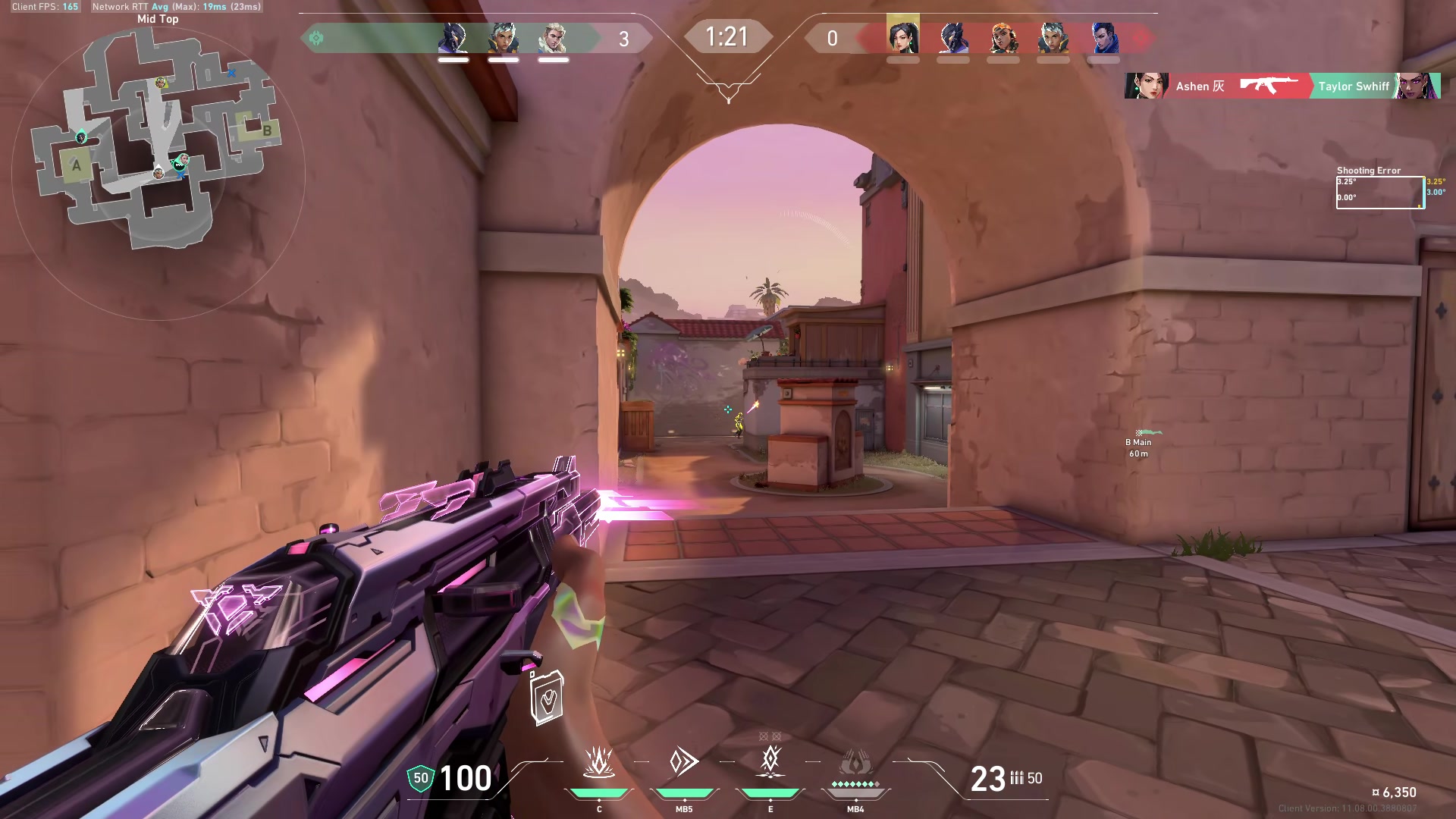
Task: Select Sage's highlighted portrait in the top bar
Action: pos(902,36)
